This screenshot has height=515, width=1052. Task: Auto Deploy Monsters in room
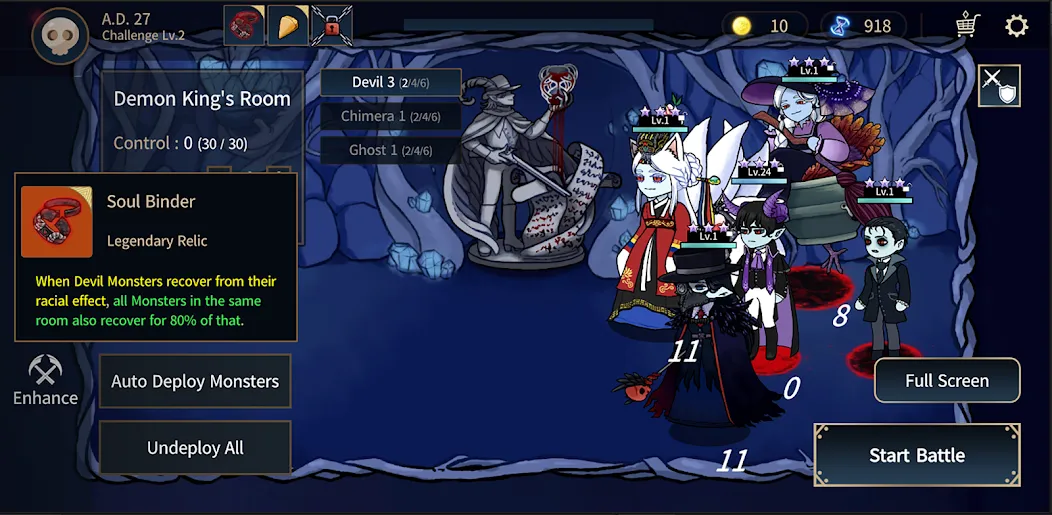tap(195, 381)
